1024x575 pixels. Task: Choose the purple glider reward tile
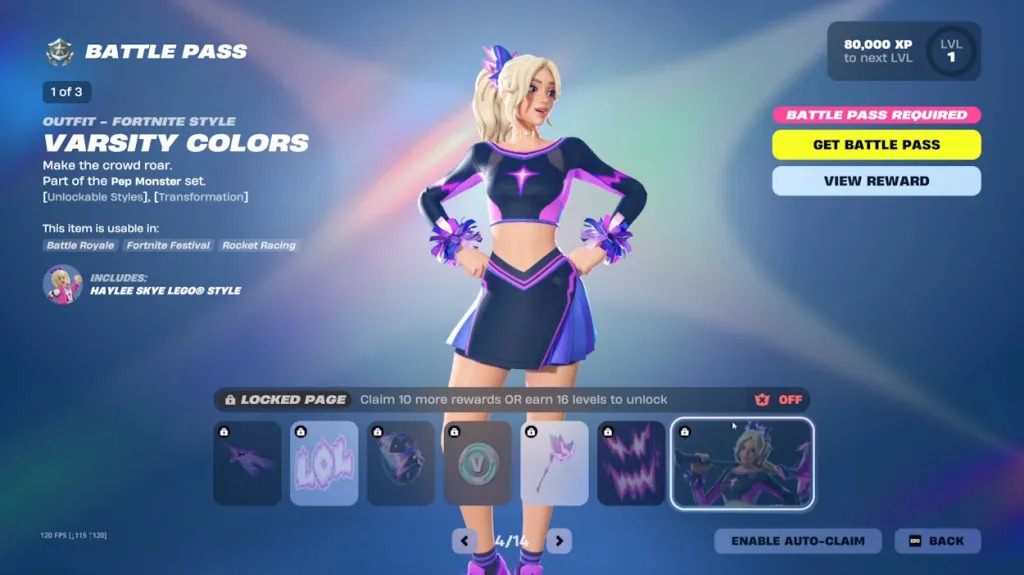pyautogui.click(x=247, y=463)
